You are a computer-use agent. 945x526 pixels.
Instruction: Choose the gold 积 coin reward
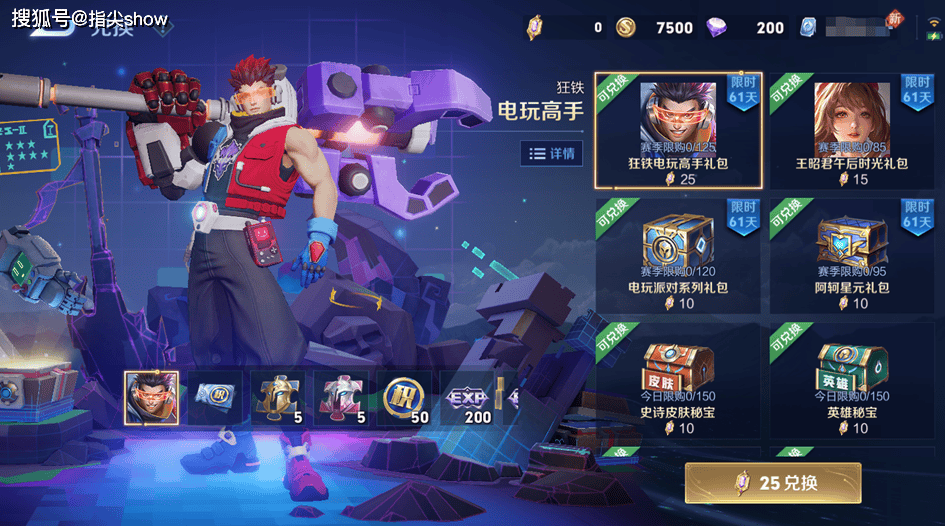405,397
